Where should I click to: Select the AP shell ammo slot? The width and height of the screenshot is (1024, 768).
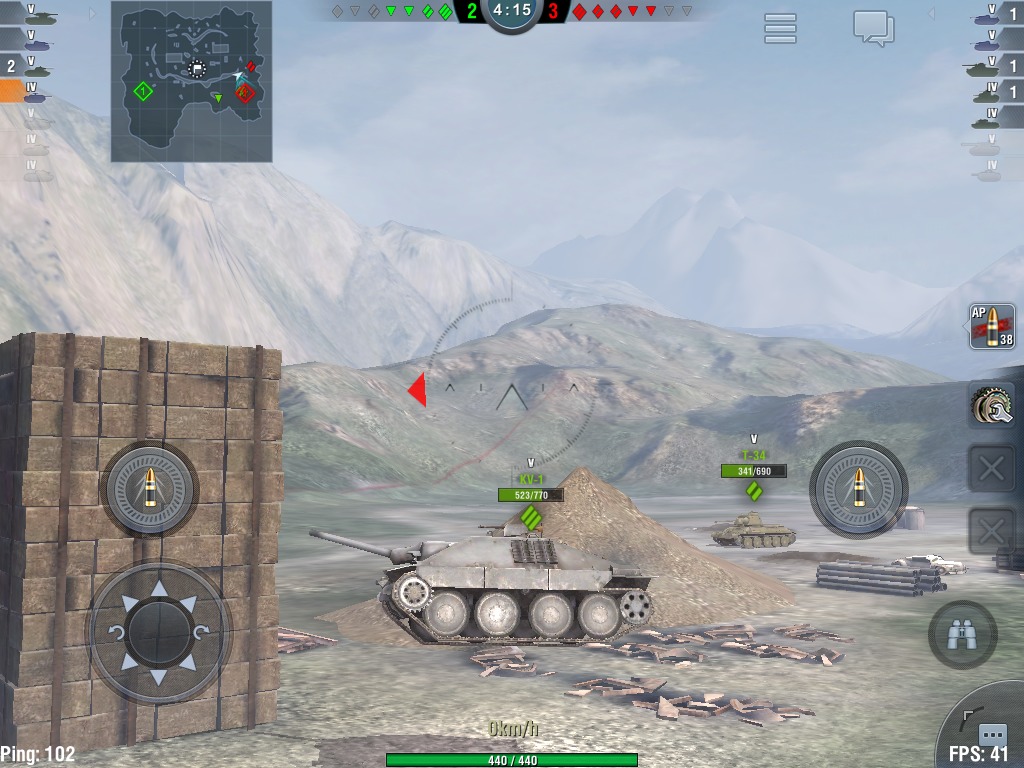click(x=991, y=328)
